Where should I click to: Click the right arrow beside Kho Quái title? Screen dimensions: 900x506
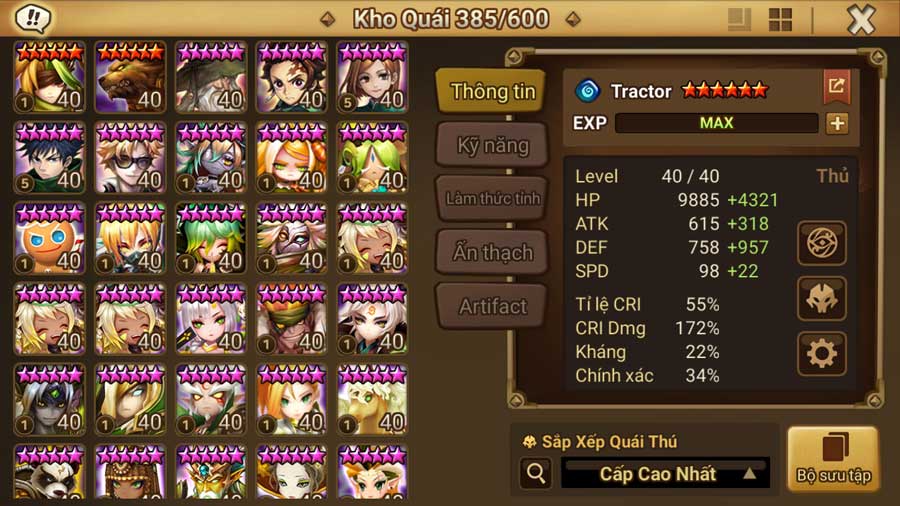point(572,19)
